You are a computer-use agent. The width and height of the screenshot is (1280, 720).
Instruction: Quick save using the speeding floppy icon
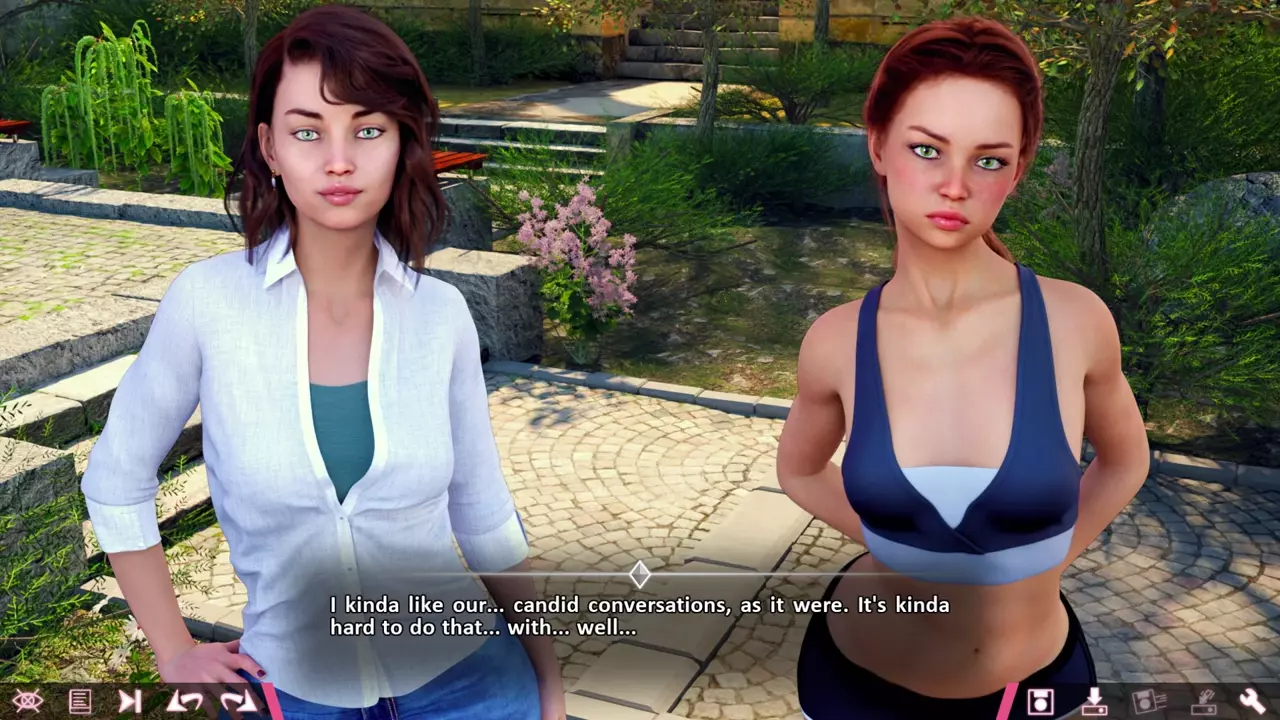[x=1149, y=701]
